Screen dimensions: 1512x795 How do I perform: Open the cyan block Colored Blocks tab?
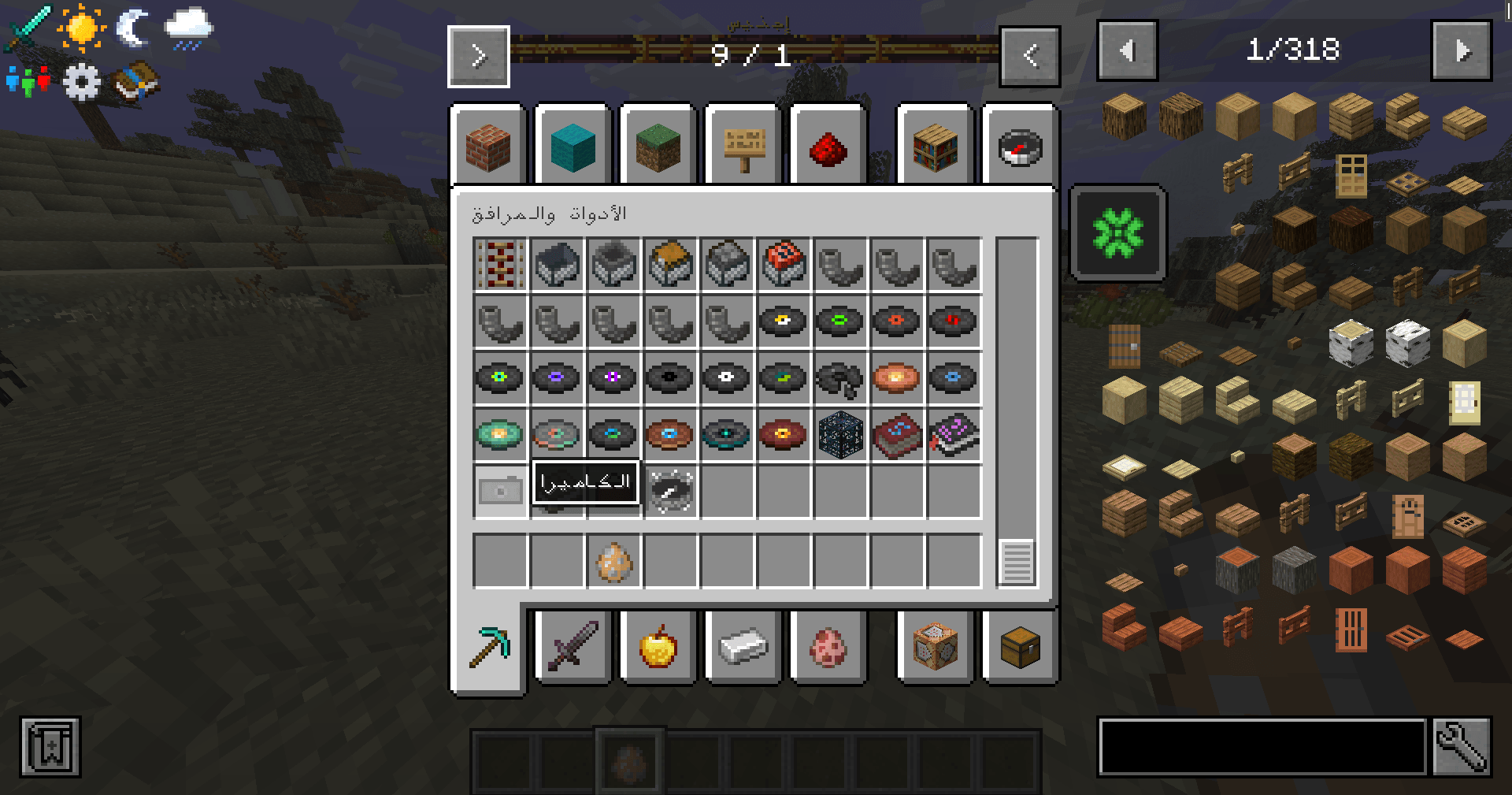click(x=573, y=147)
